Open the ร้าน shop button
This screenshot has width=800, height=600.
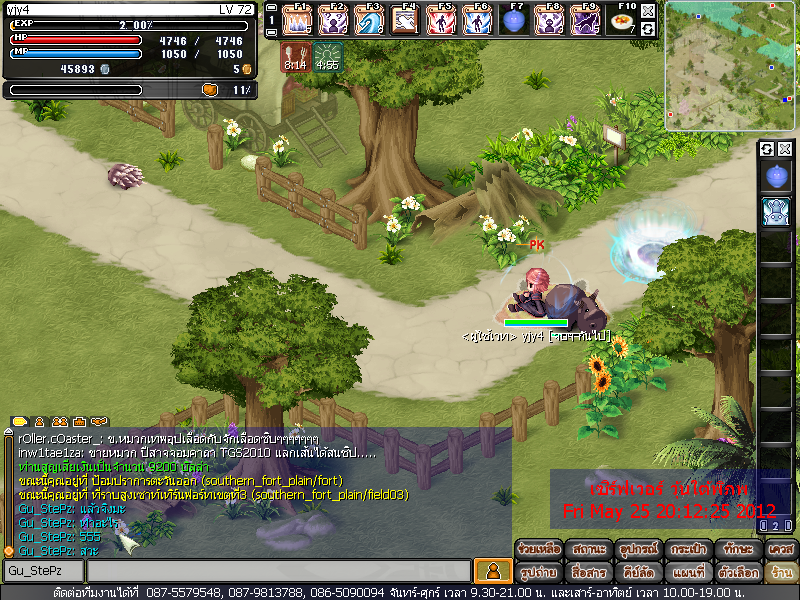tap(780, 572)
